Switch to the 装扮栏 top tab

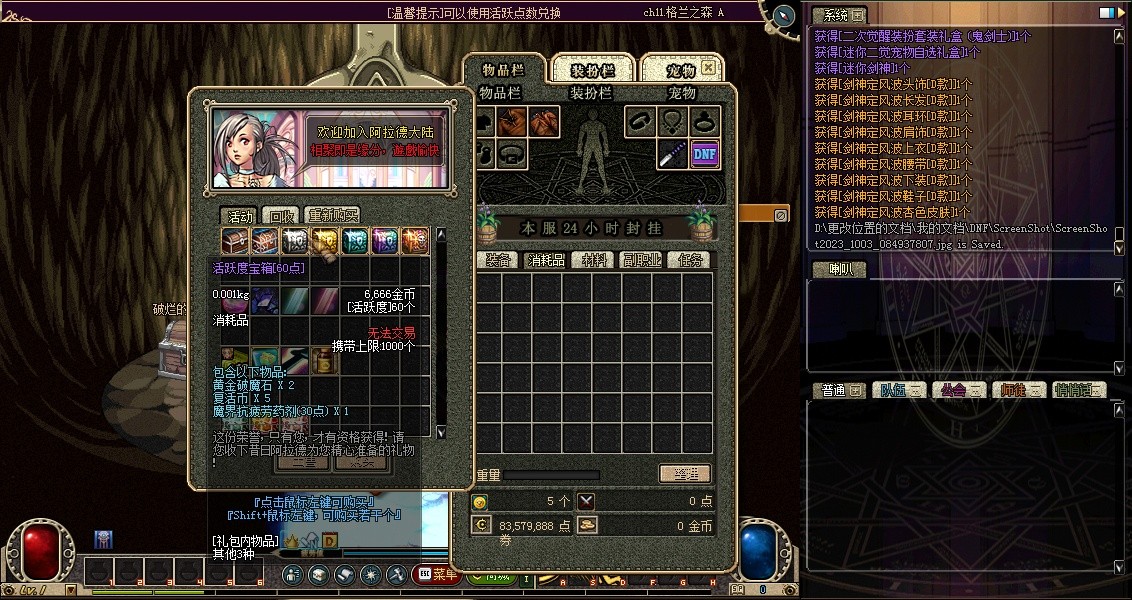click(x=591, y=70)
